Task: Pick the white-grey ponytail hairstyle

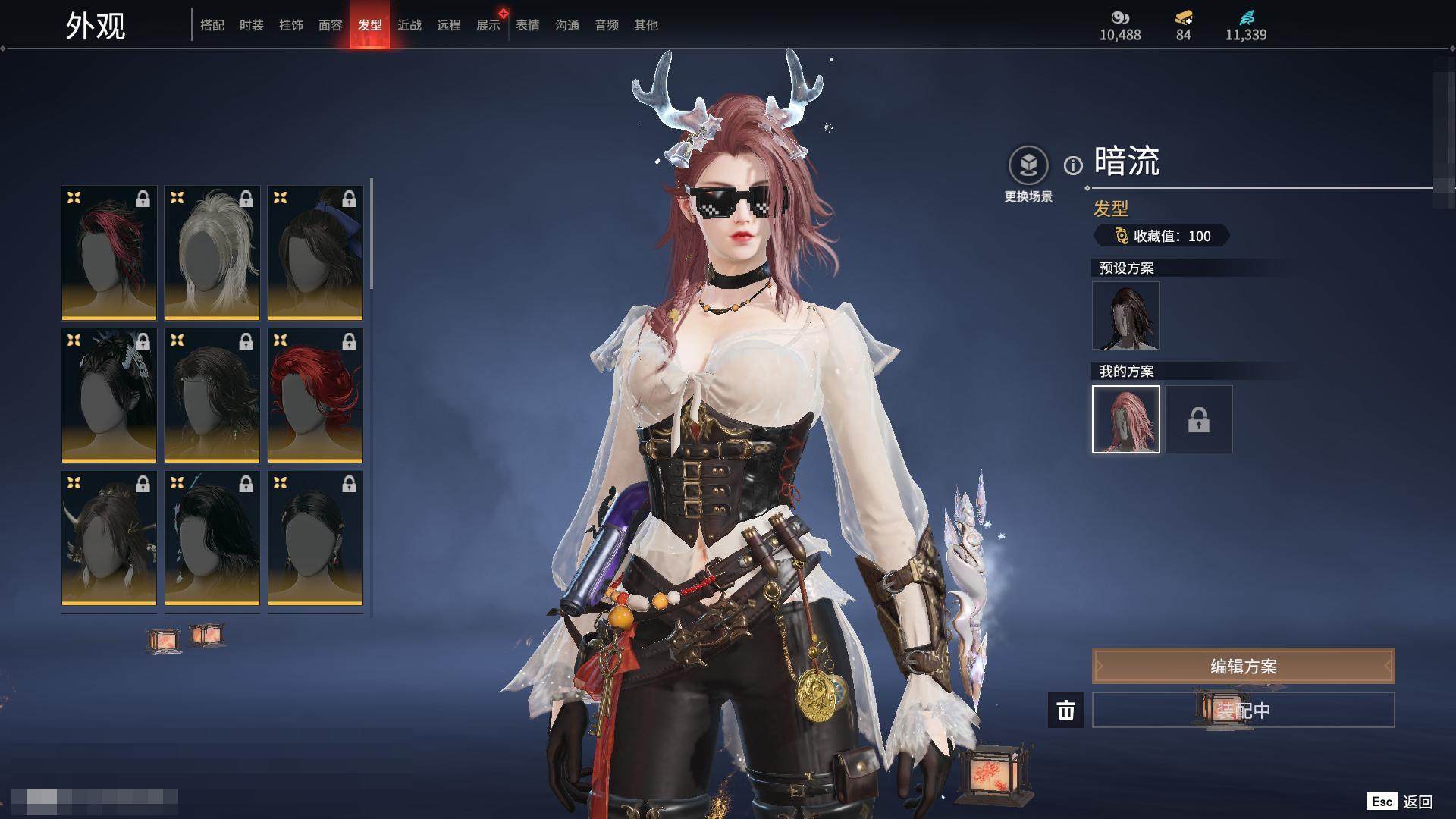Action: pos(212,252)
